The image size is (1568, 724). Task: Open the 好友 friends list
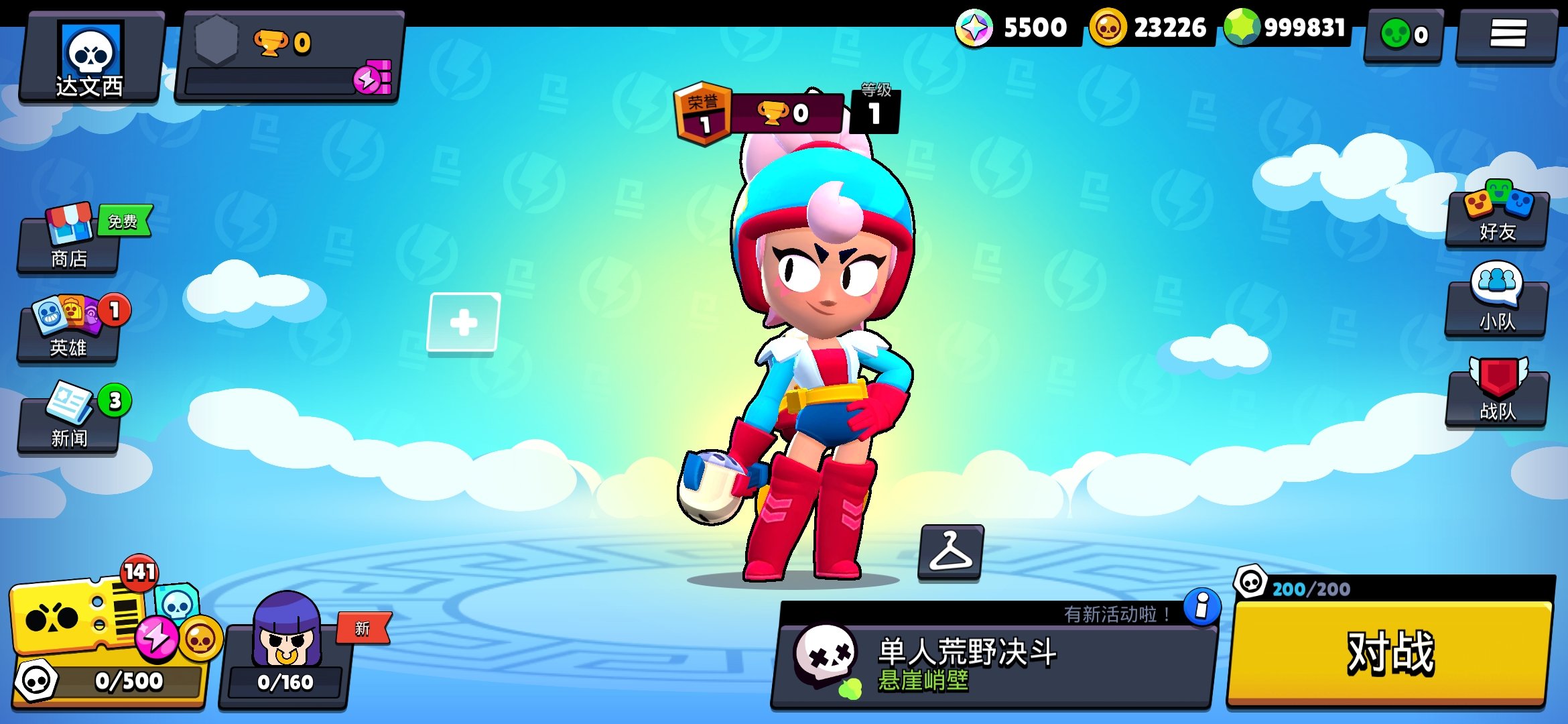[1496, 225]
